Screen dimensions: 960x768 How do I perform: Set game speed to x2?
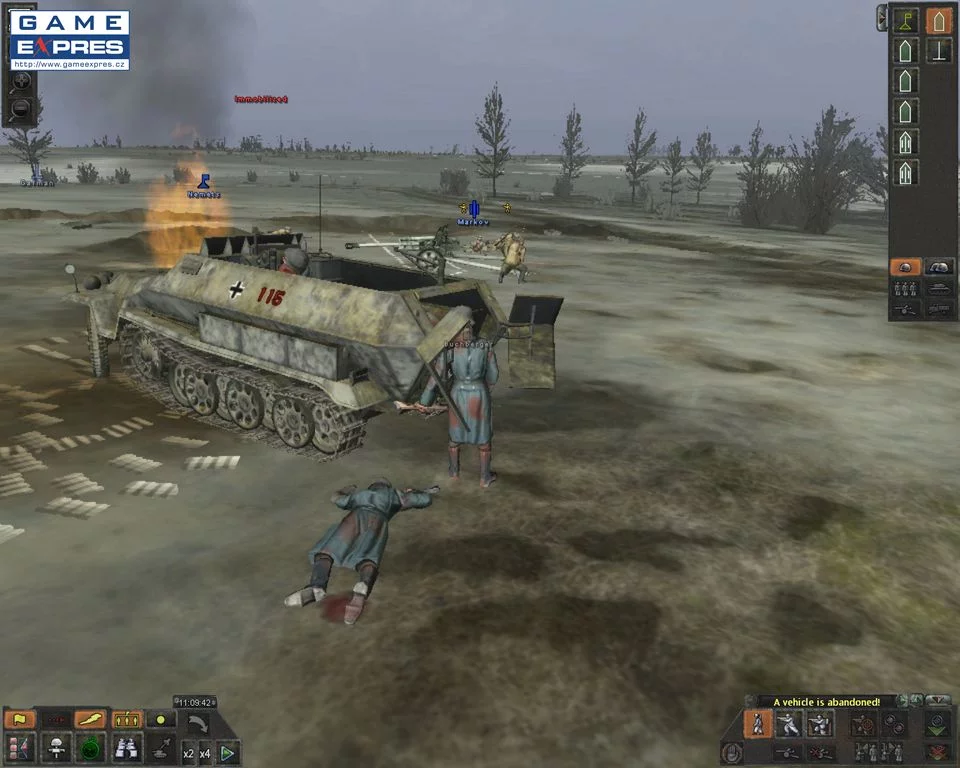click(188, 752)
